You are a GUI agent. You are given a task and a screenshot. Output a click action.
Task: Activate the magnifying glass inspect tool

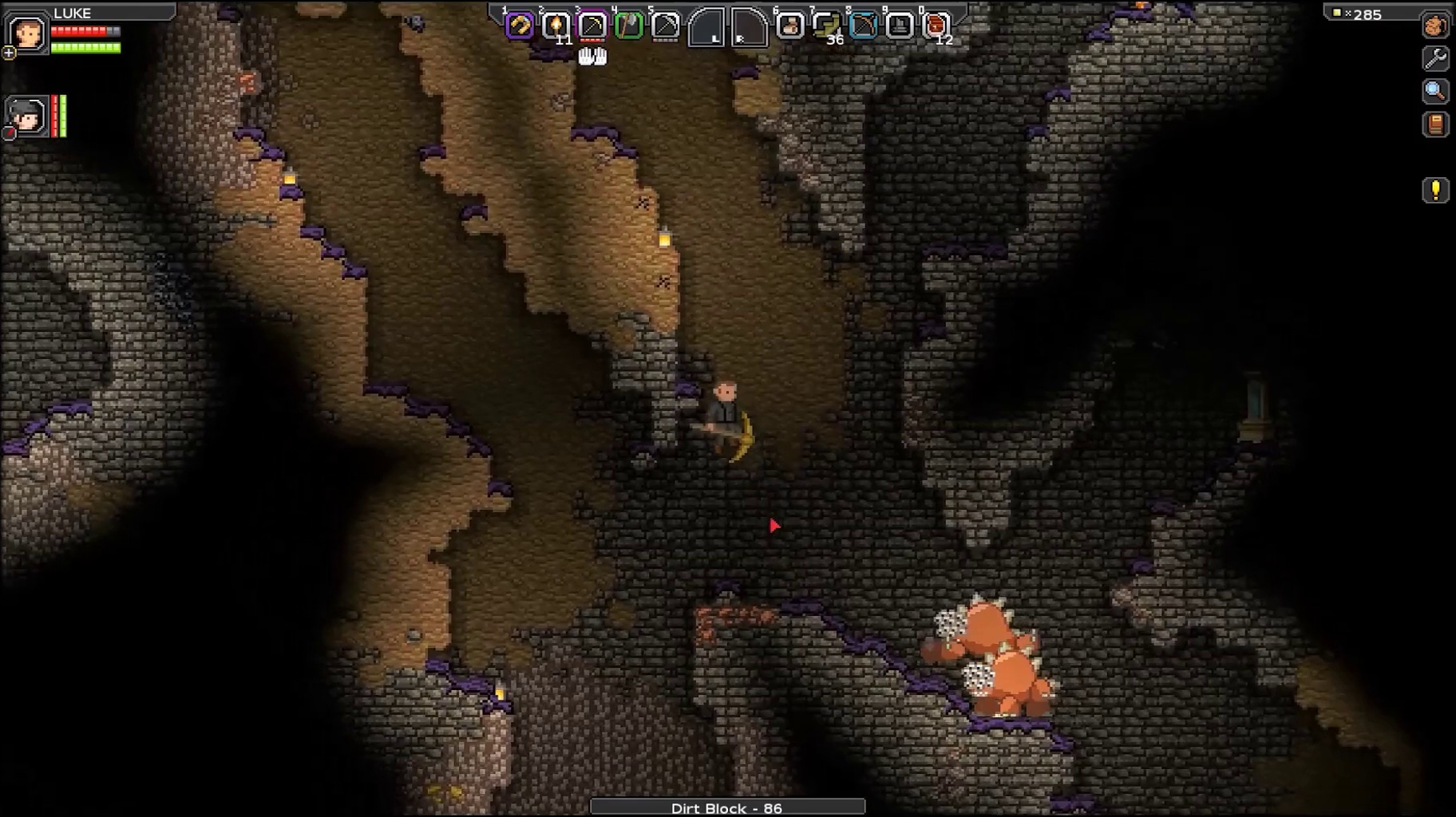(1435, 91)
